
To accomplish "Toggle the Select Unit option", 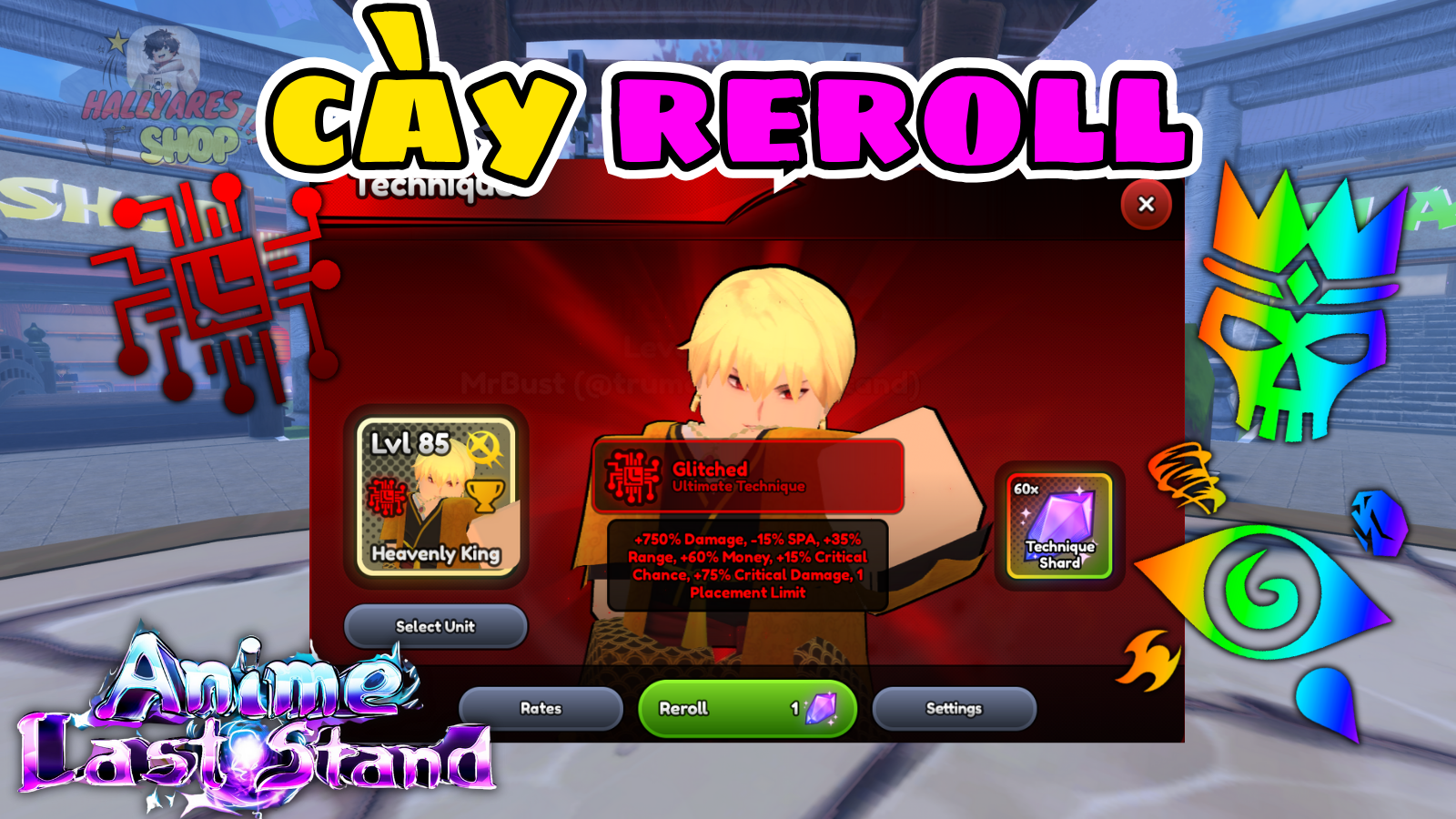I will tap(437, 627).
